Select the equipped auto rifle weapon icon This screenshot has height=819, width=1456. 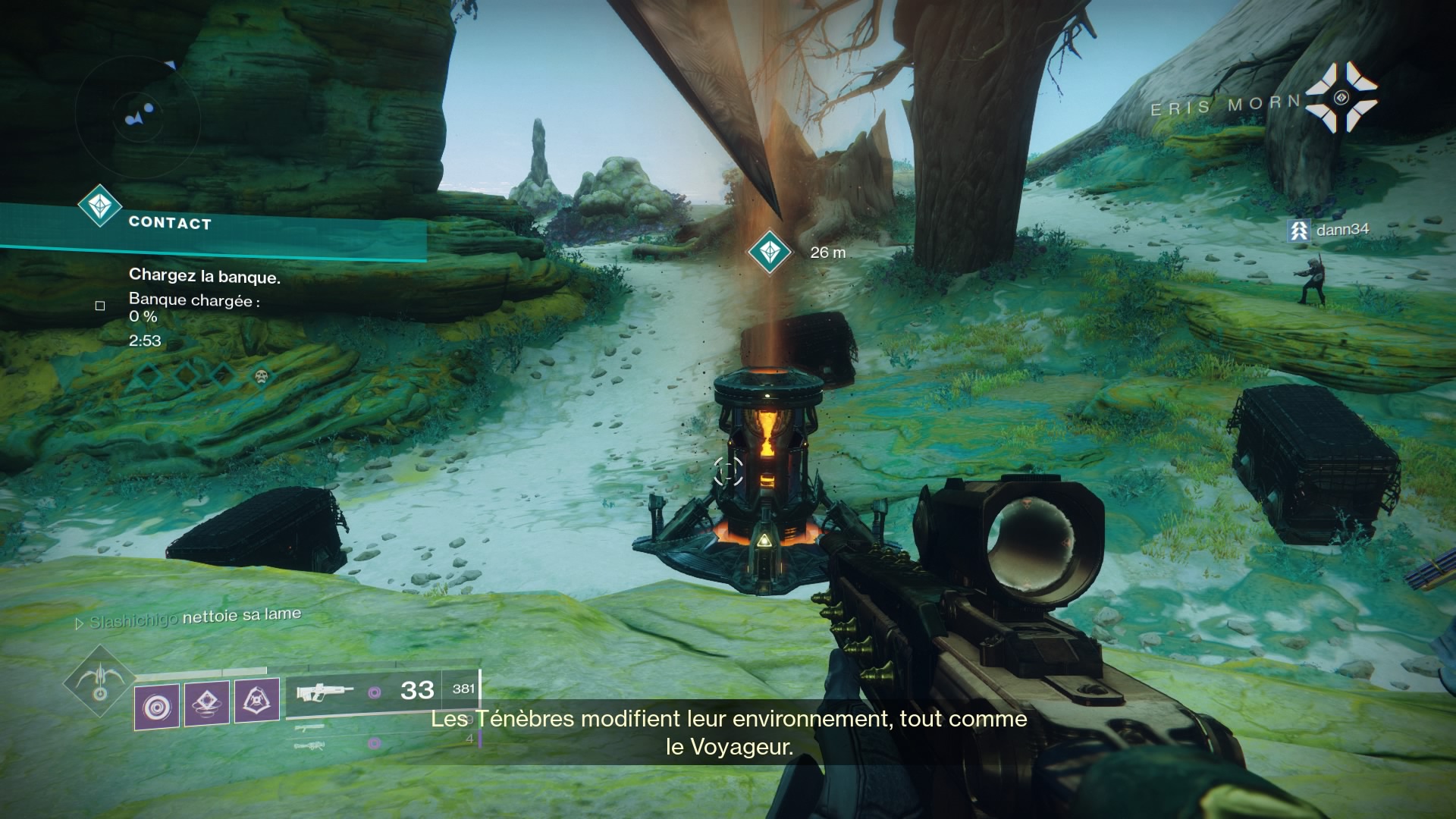pyautogui.click(x=325, y=692)
